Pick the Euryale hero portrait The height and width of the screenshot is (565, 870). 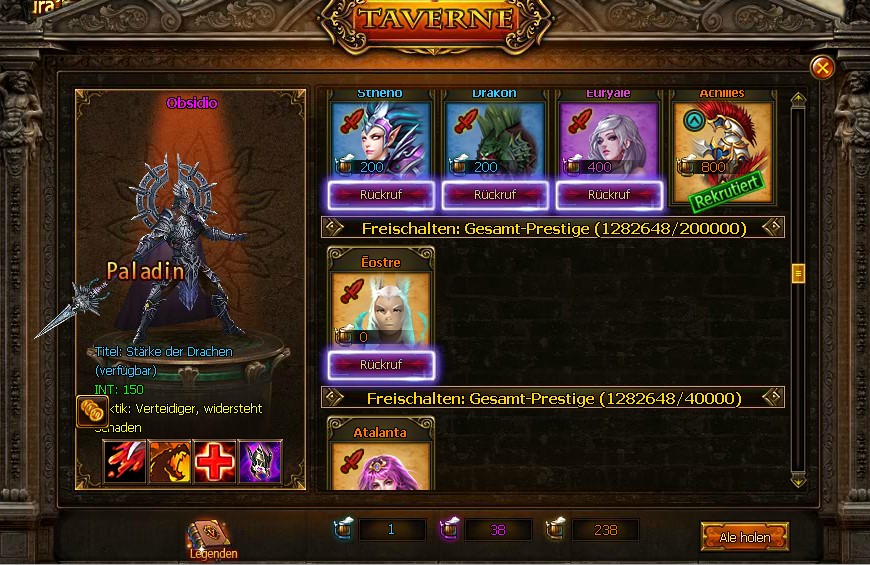[608, 140]
